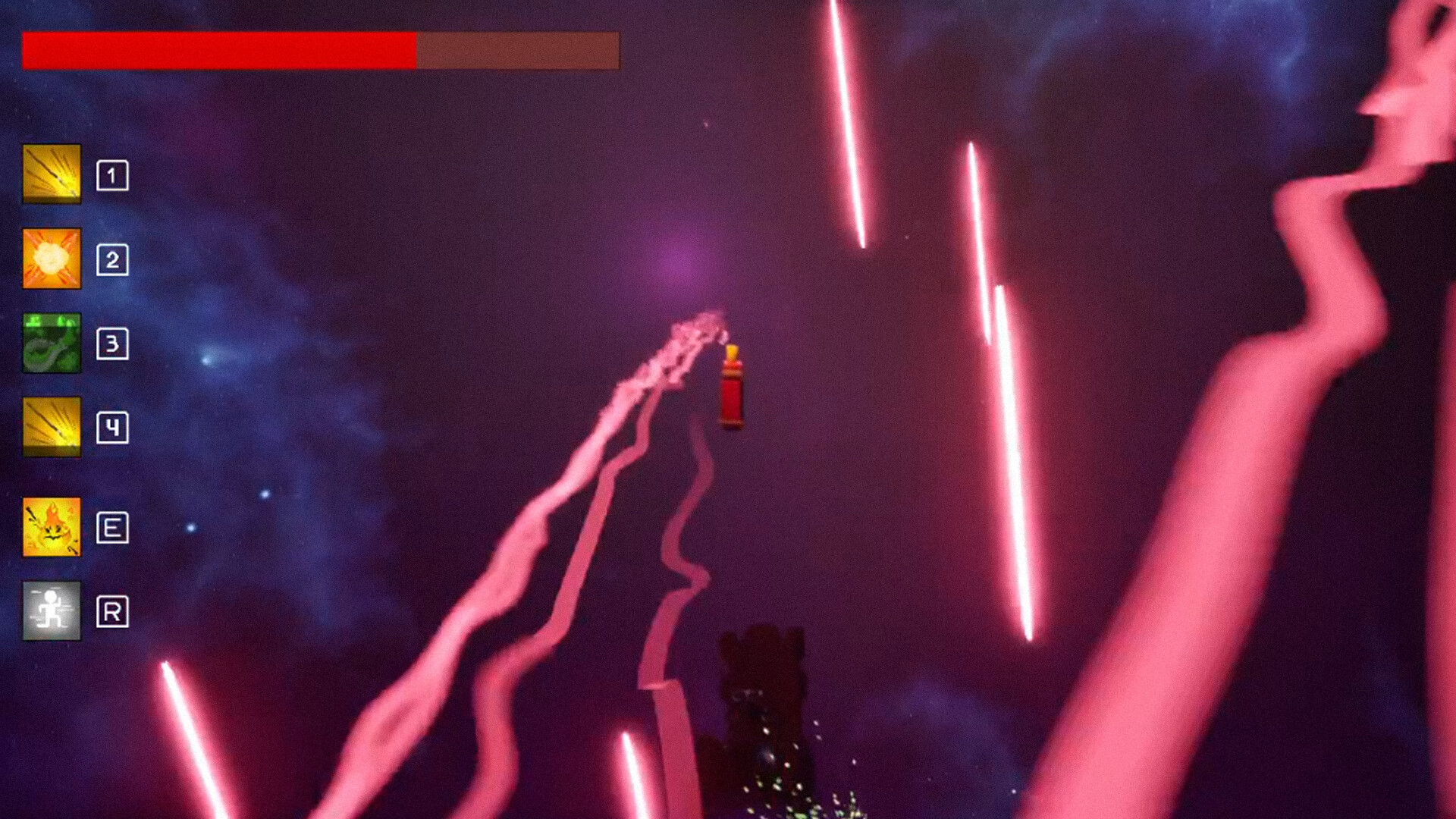Click the green serpent ability icon

click(51, 345)
